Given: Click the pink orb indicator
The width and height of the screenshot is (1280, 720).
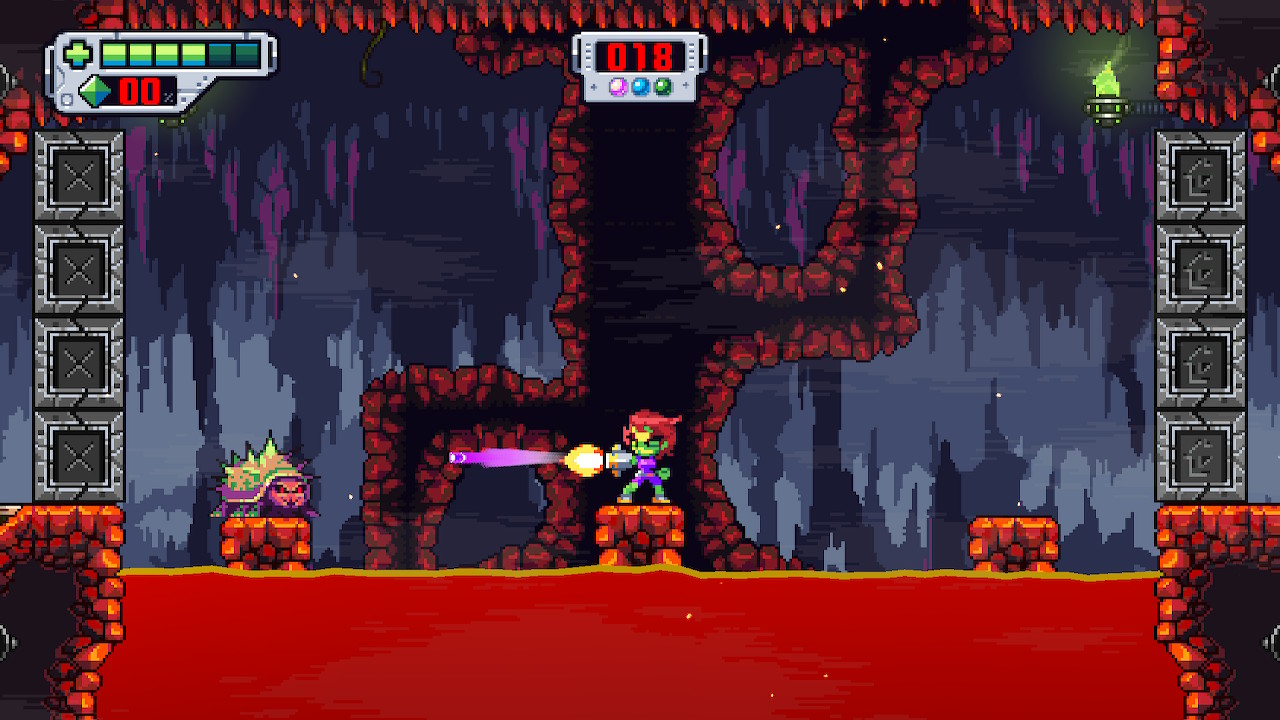Looking at the screenshot, I should 617,86.
